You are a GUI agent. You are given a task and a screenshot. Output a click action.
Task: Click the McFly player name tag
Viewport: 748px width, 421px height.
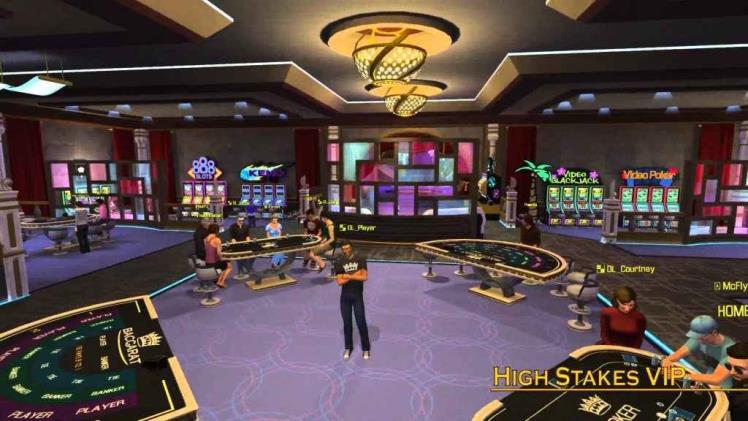click(x=732, y=286)
